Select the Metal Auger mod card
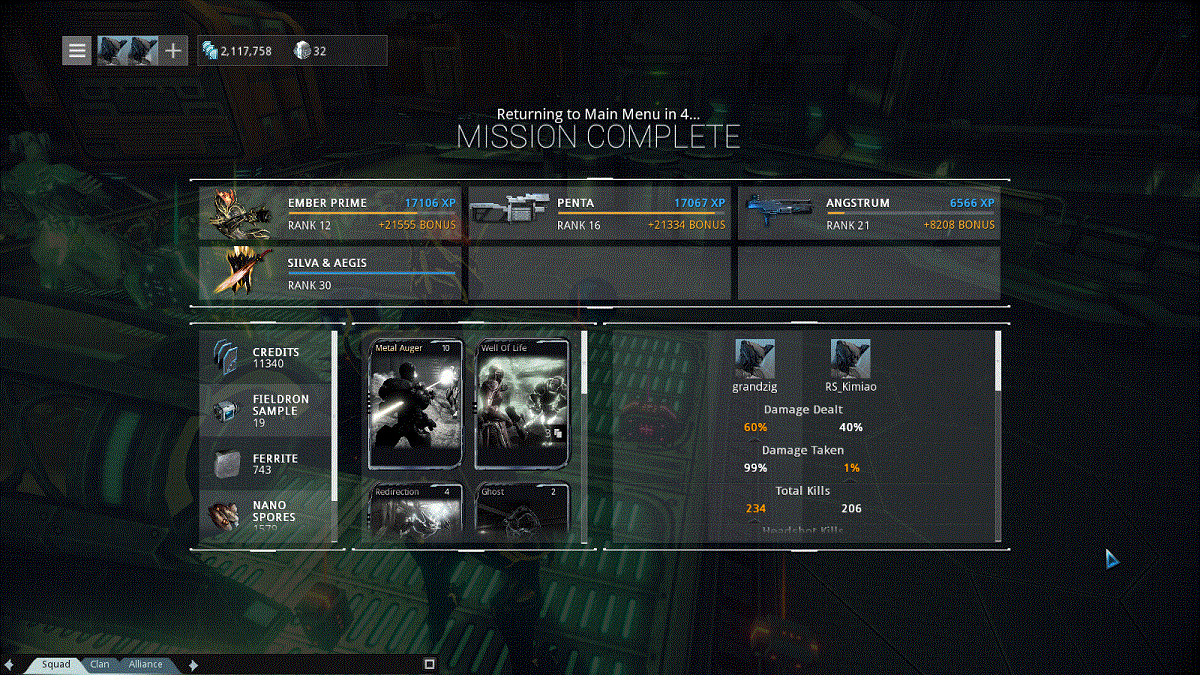Image resolution: width=1200 pixels, height=675 pixels. [416, 403]
